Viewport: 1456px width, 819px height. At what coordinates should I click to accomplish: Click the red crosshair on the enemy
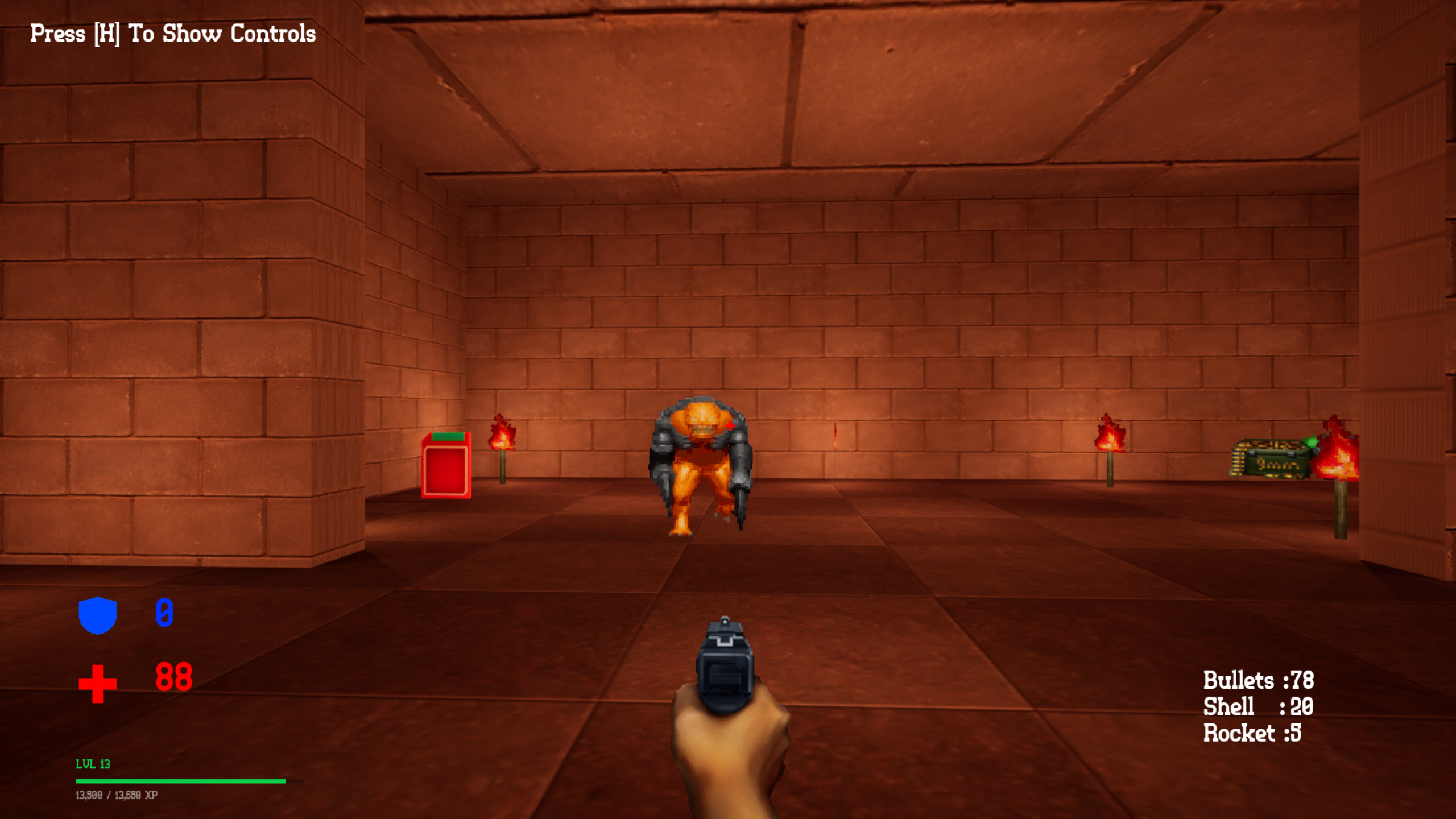click(731, 425)
